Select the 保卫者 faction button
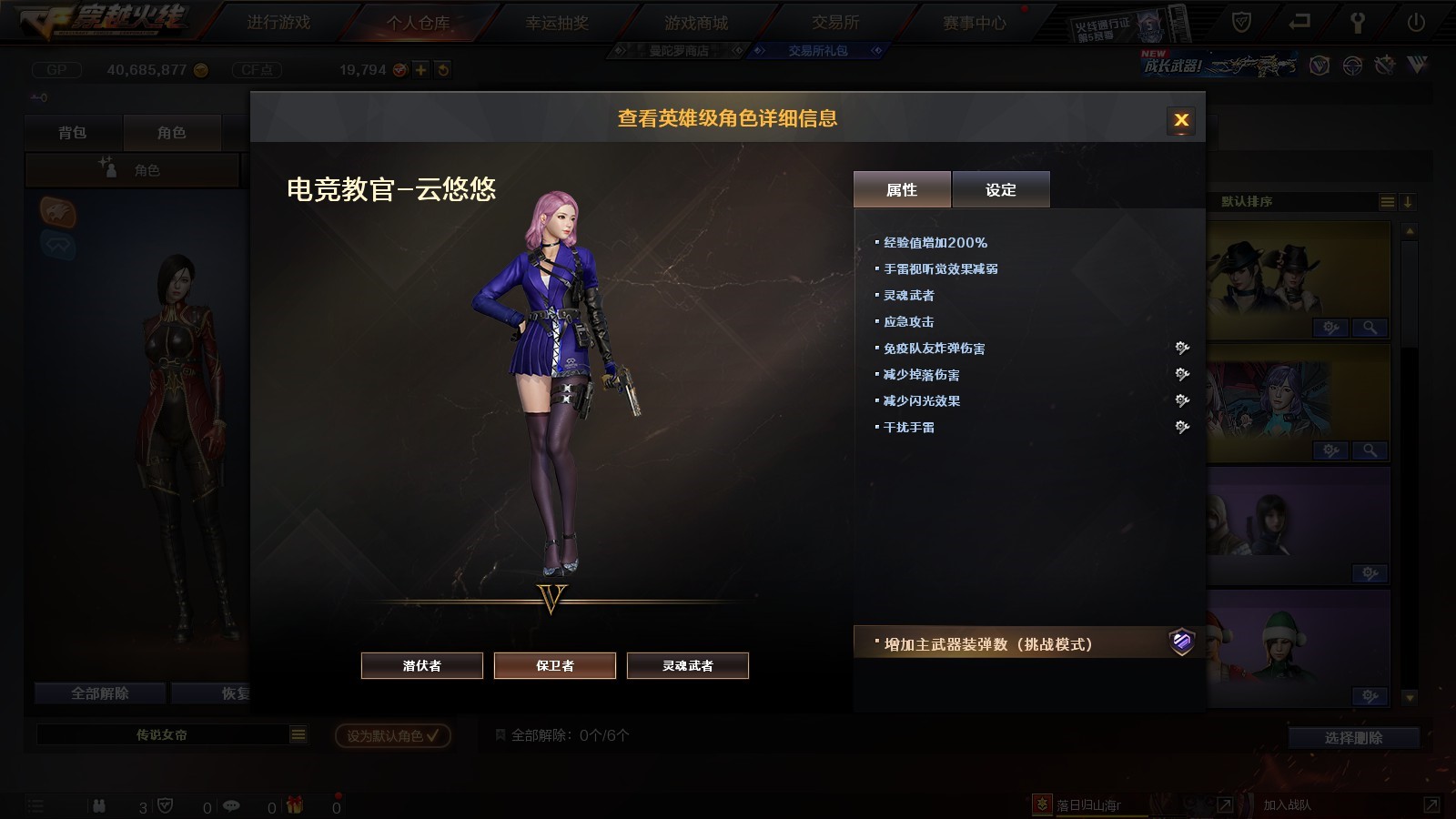 (x=555, y=665)
